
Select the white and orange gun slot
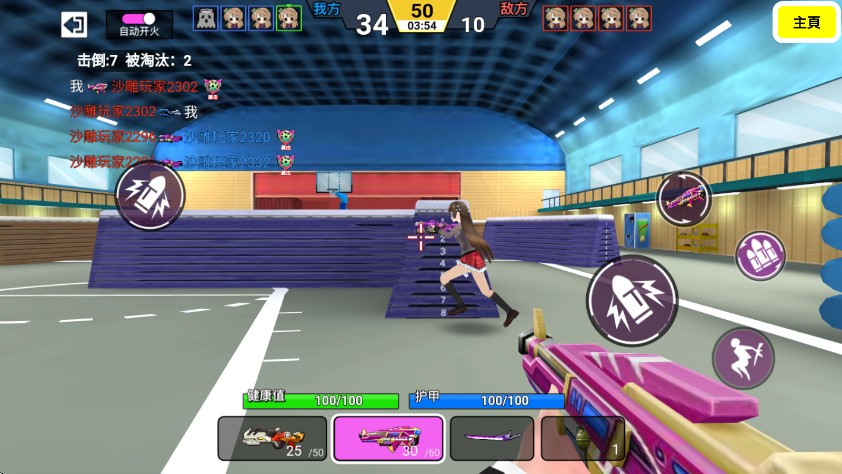272,438
